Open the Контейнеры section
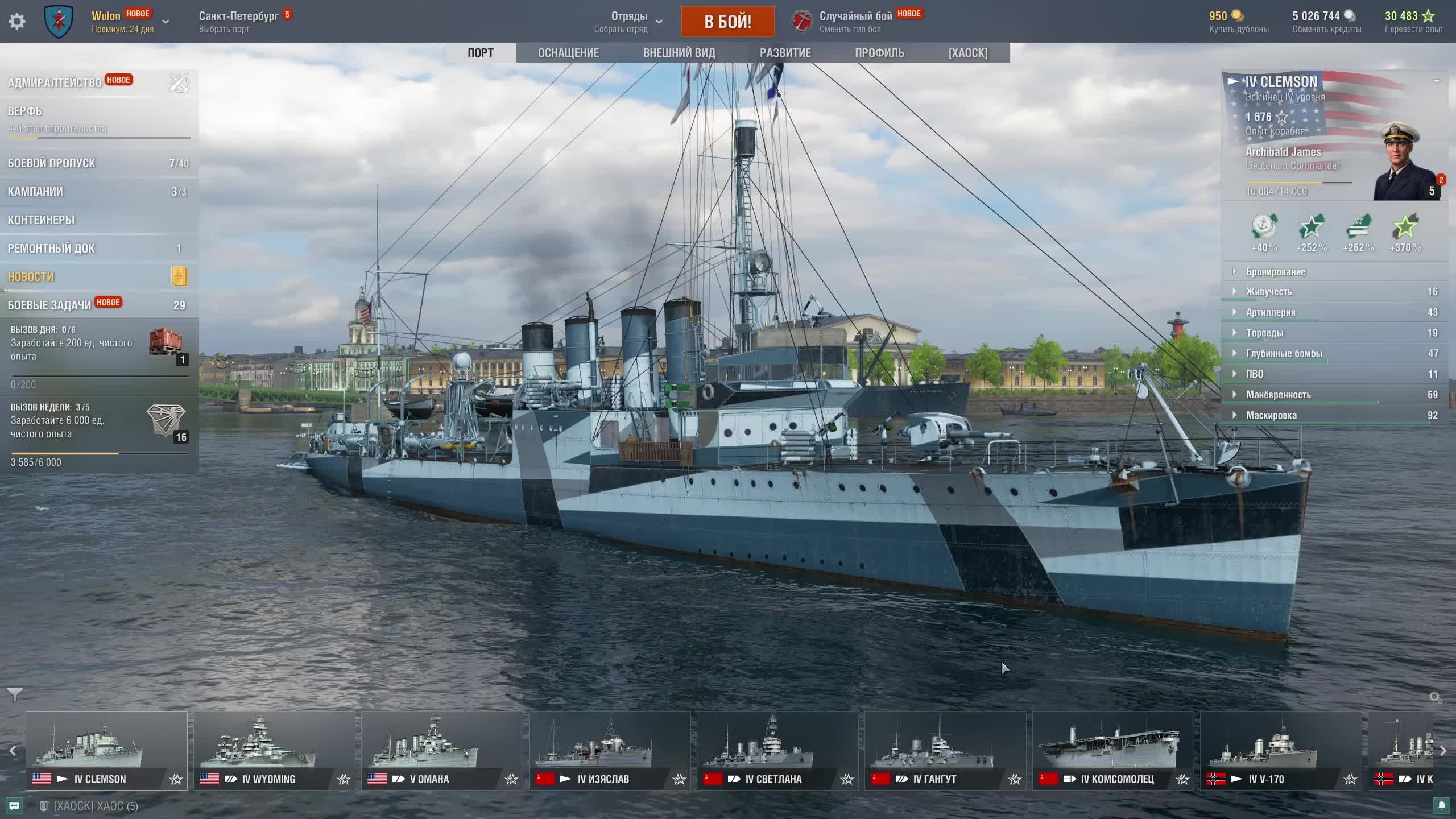 click(x=41, y=220)
